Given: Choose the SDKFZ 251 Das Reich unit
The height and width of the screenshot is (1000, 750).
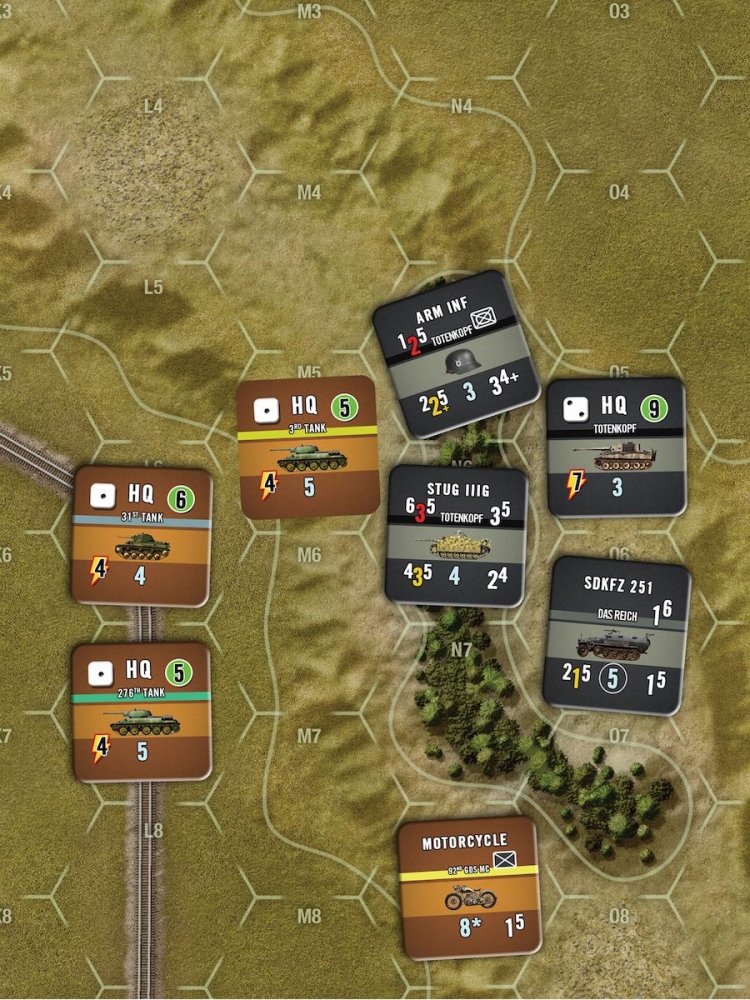Looking at the screenshot, I should click(617, 635).
